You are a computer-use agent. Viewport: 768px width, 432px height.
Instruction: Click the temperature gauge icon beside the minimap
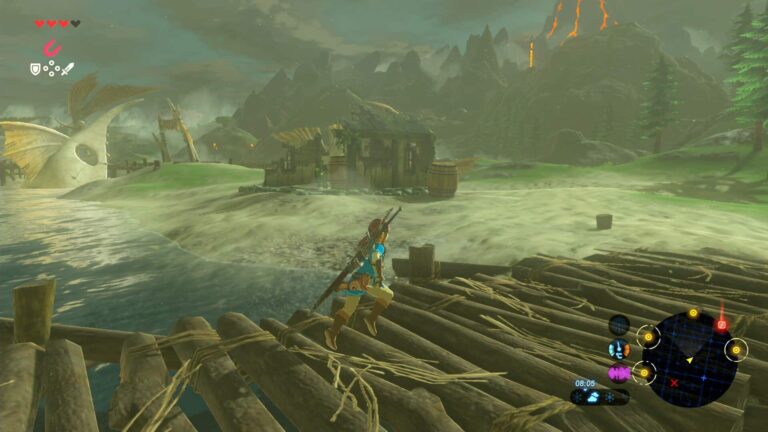tap(619, 349)
